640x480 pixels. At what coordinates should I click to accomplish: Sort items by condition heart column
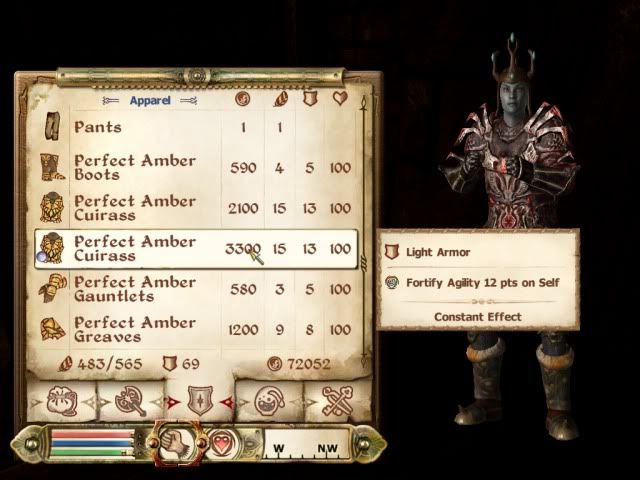[x=341, y=99]
